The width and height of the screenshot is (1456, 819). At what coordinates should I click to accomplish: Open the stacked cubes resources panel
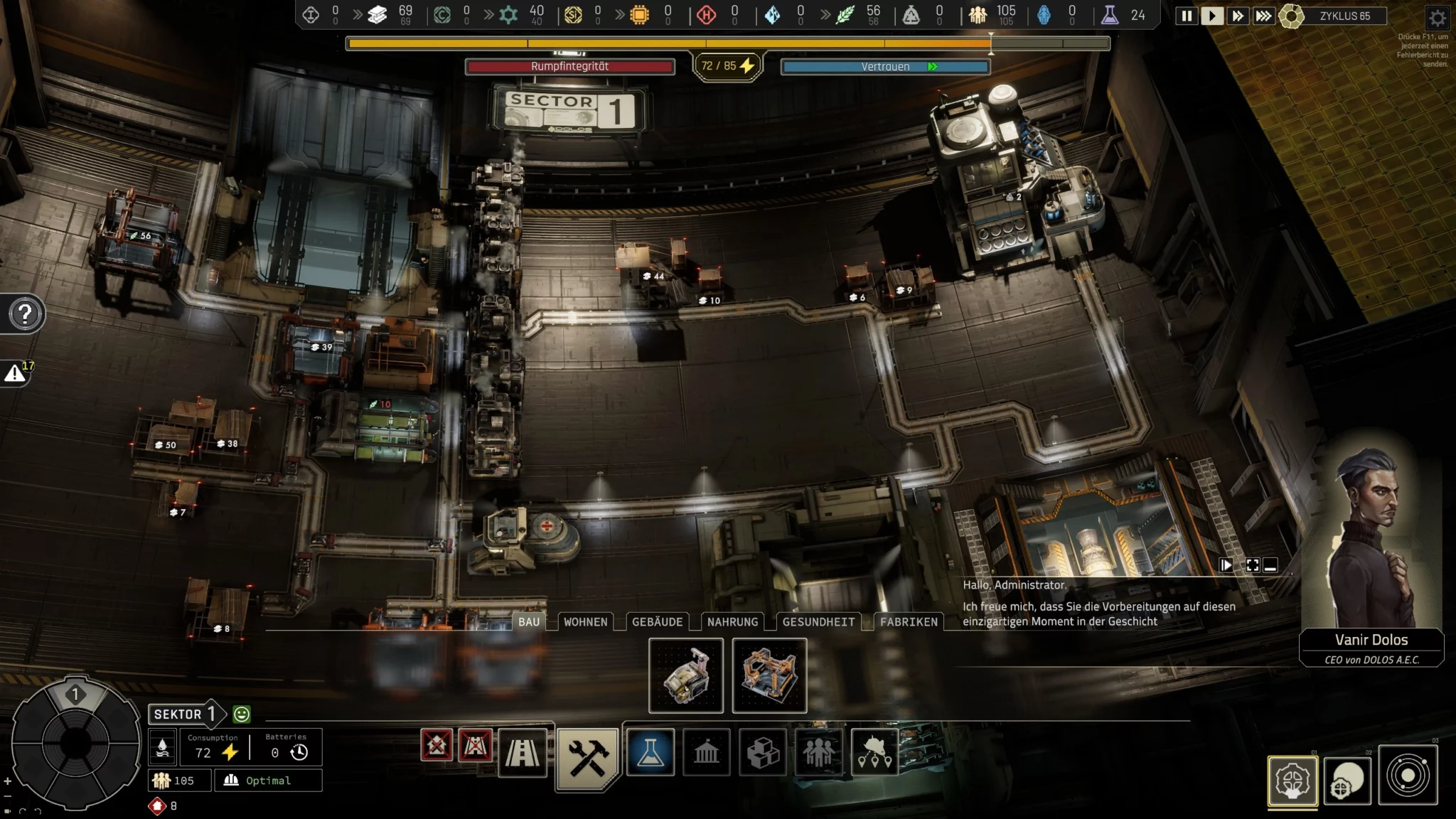point(763,752)
